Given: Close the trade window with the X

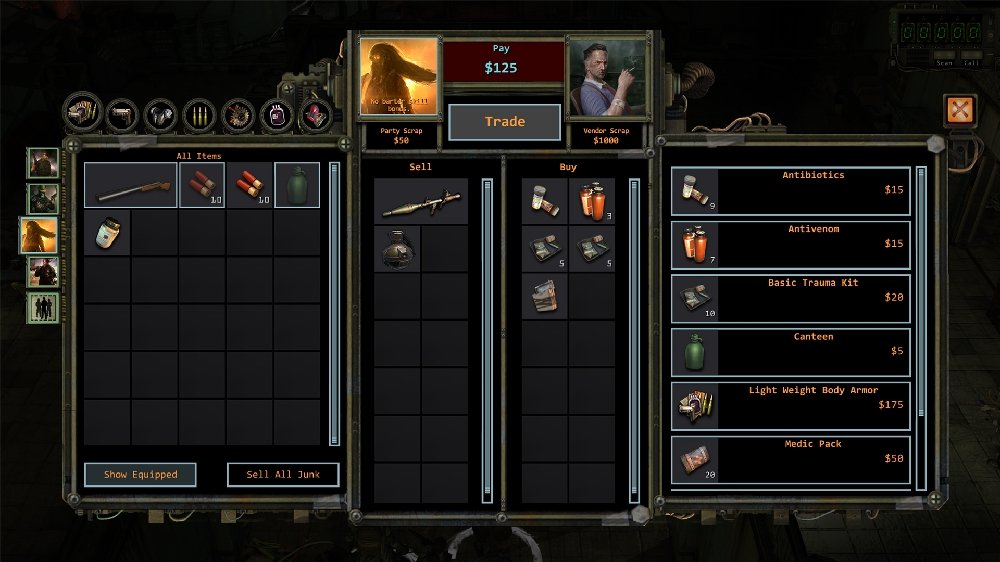Looking at the screenshot, I should tap(959, 110).
